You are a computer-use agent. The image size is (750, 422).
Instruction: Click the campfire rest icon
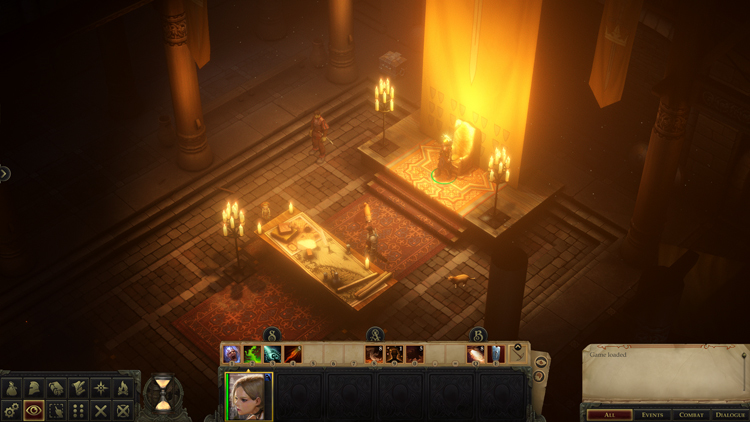[123, 388]
